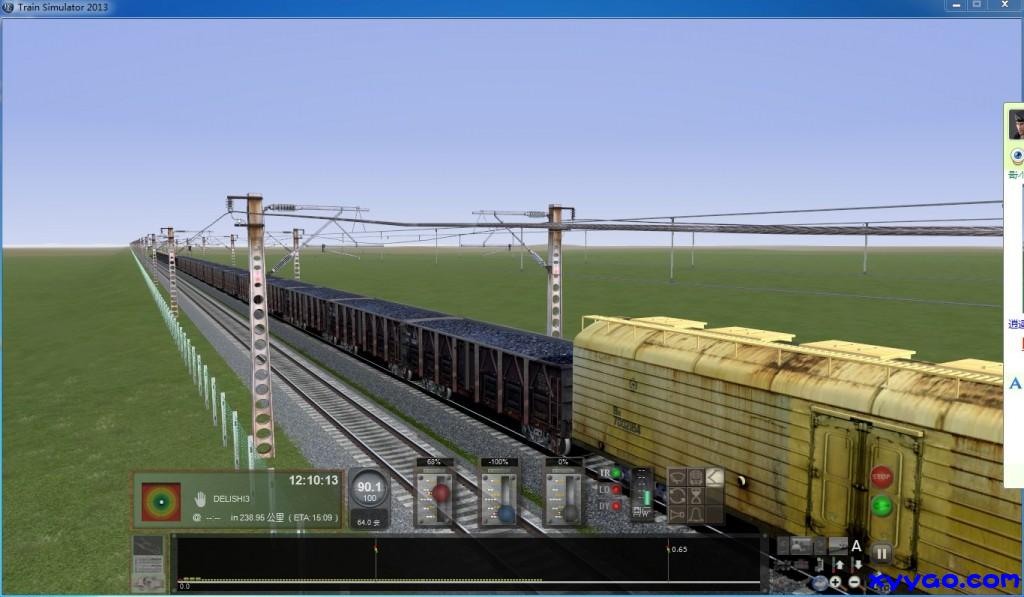Image resolution: width=1024 pixels, height=597 pixels.
Task: Click the red STOP signal button
Action: tap(881, 476)
